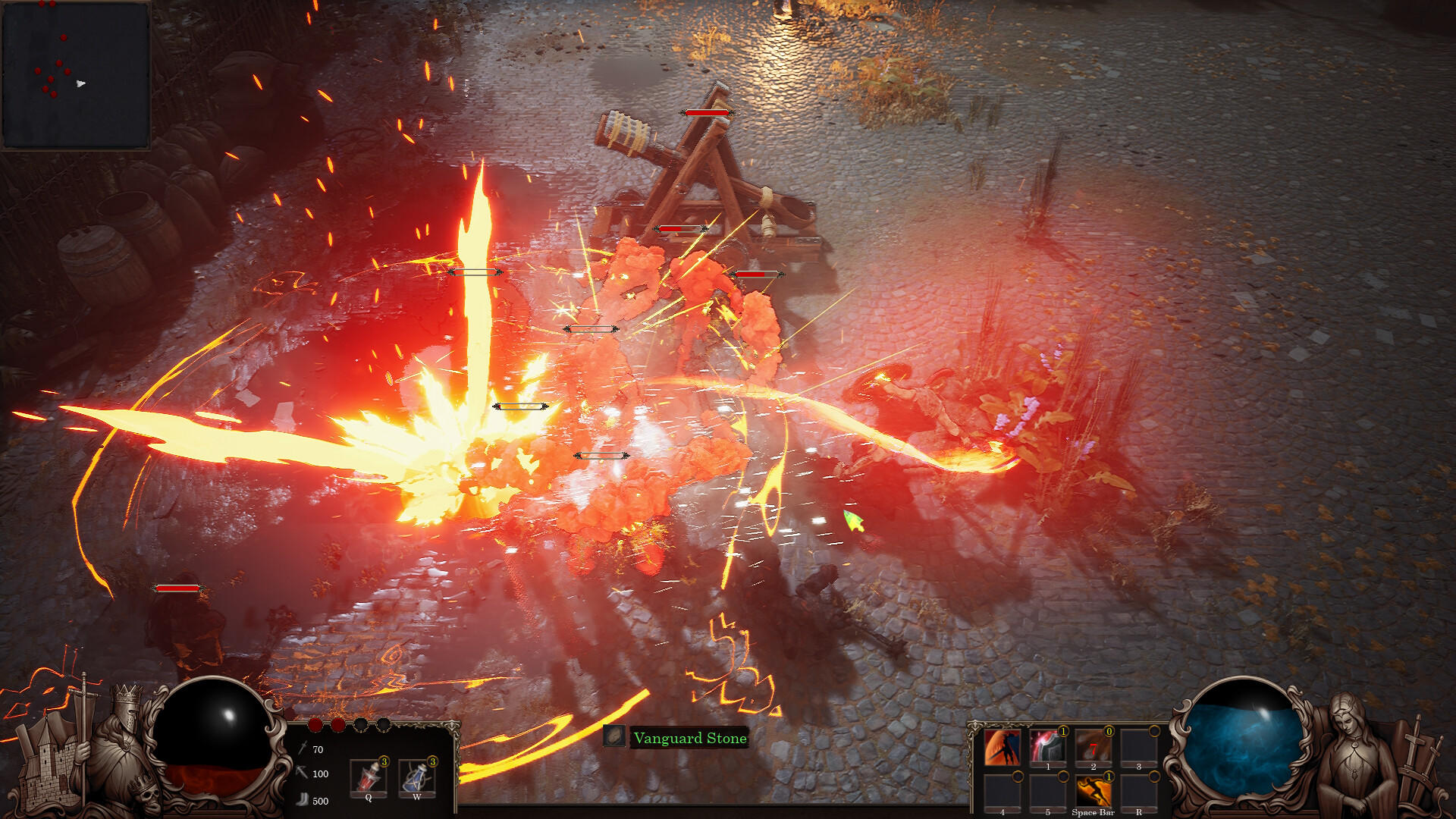Use the blue mana potion
The width and height of the screenshot is (1456, 819).
(416, 776)
